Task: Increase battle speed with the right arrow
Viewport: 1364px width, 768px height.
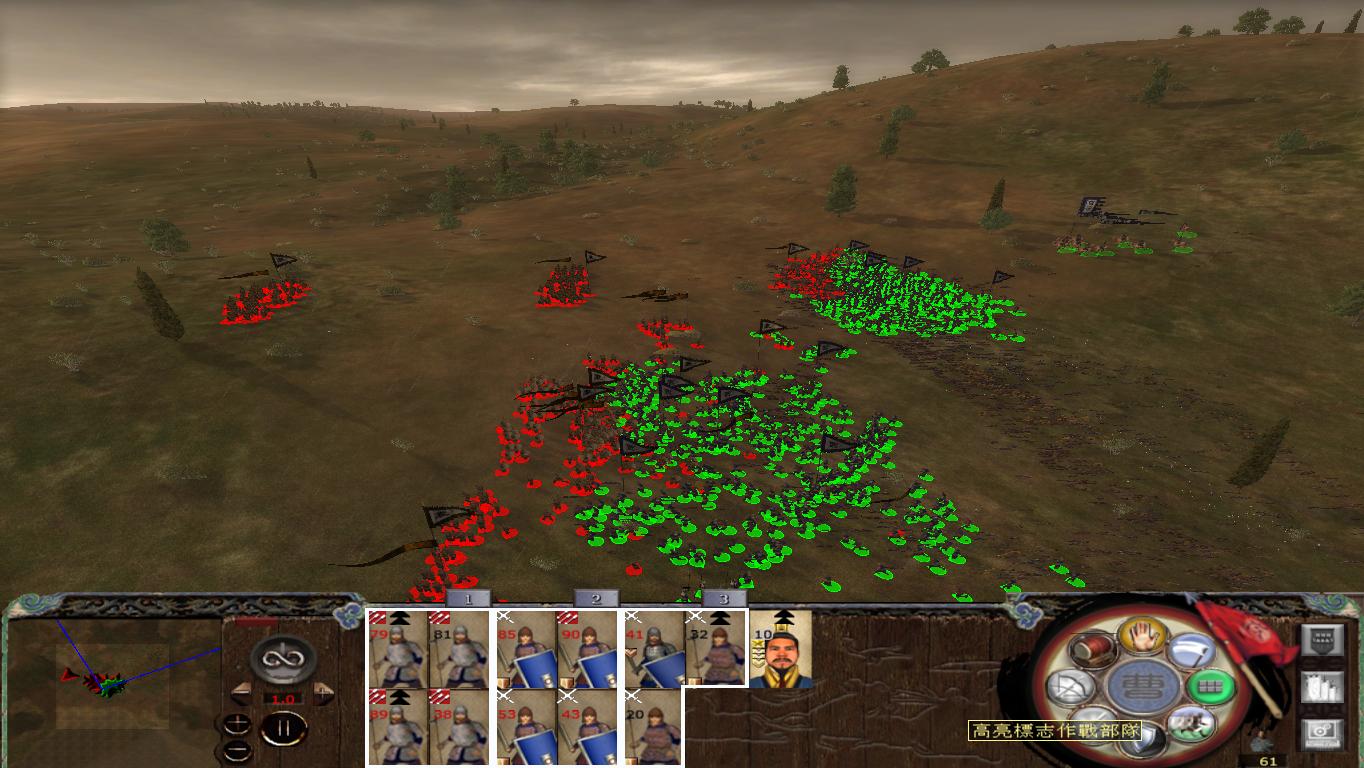Action: 323,692
